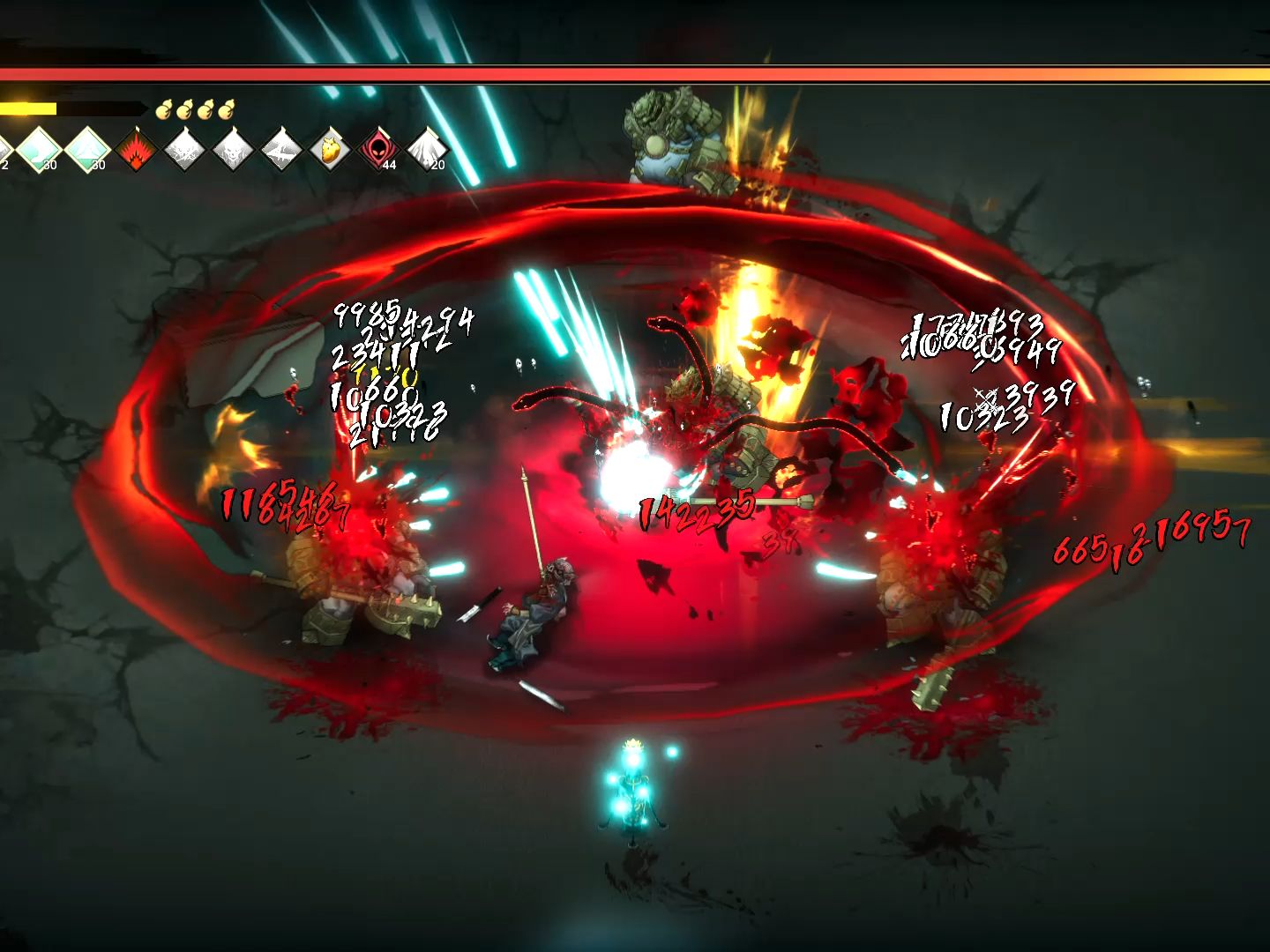
Task: Select the white fan icon showing 20
Action: click(428, 150)
